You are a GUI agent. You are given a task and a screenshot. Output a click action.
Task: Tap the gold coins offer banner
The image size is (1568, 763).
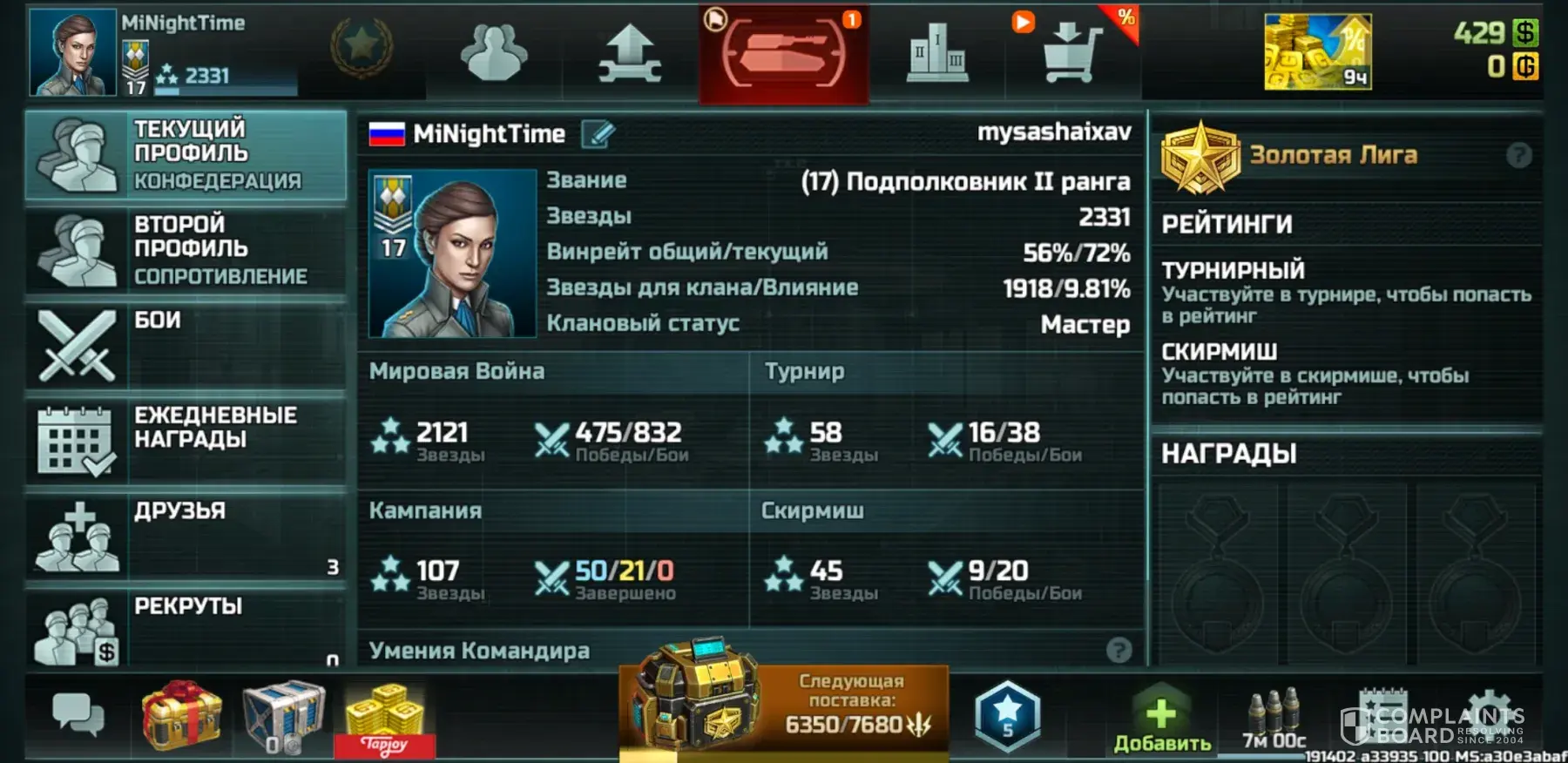pos(1317,52)
